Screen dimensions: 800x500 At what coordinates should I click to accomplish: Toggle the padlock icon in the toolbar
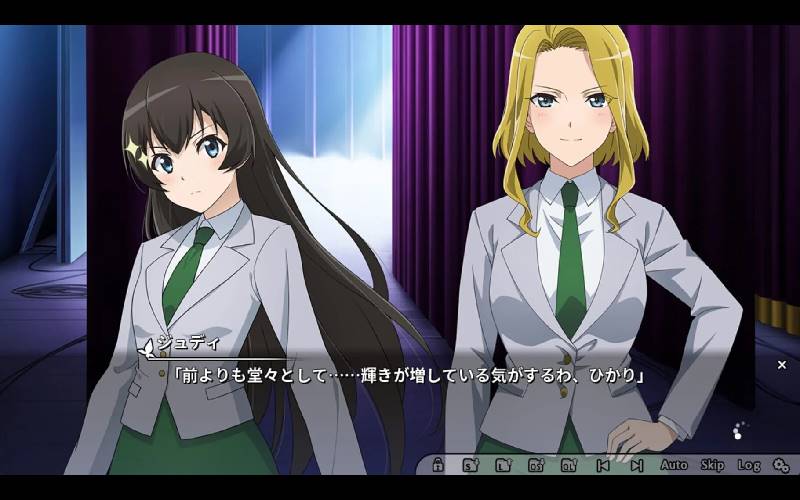[438, 465]
